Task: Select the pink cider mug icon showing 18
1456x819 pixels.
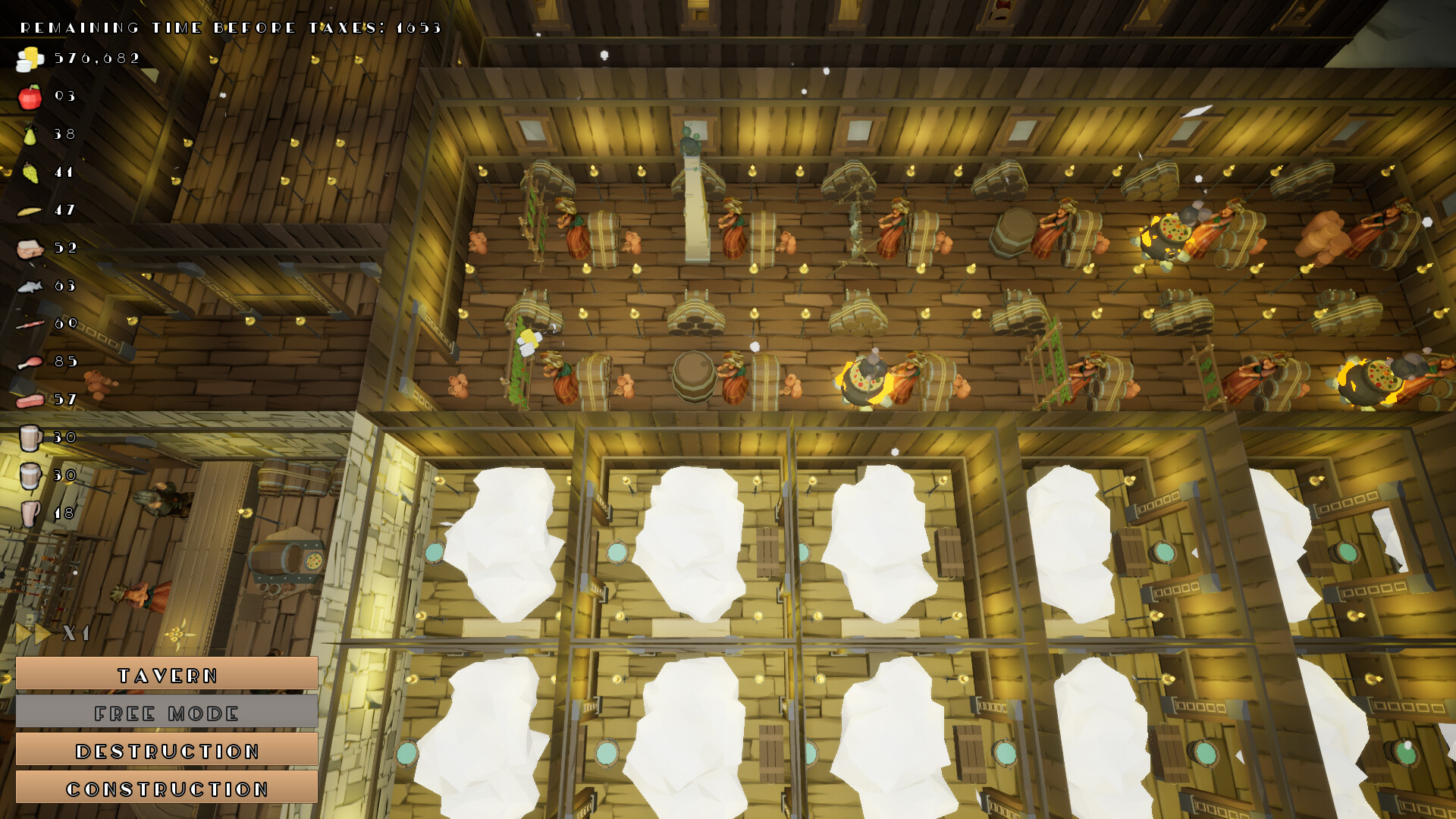Action: 29,513
